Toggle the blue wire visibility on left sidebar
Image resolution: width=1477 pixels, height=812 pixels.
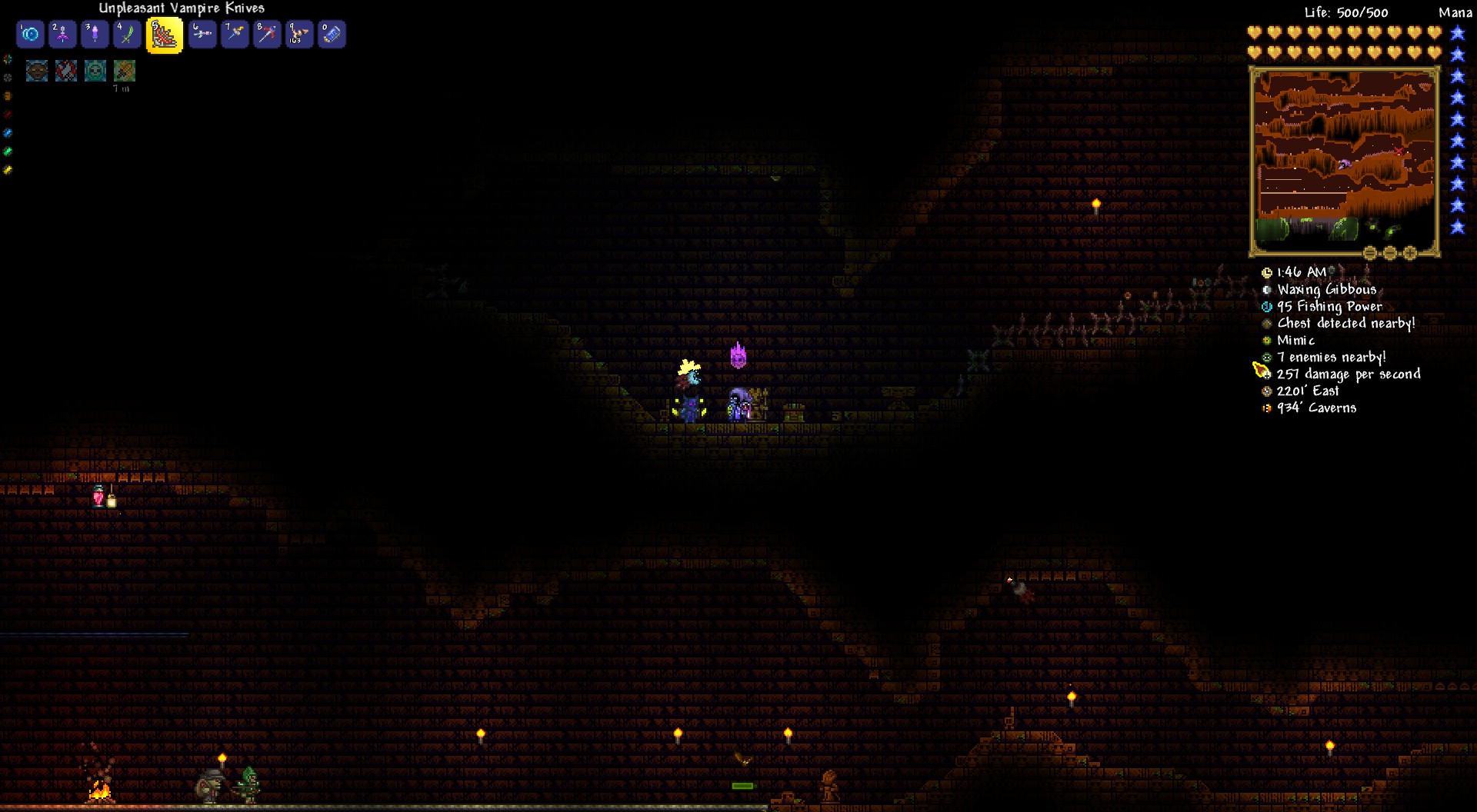[x=8, y=132]
